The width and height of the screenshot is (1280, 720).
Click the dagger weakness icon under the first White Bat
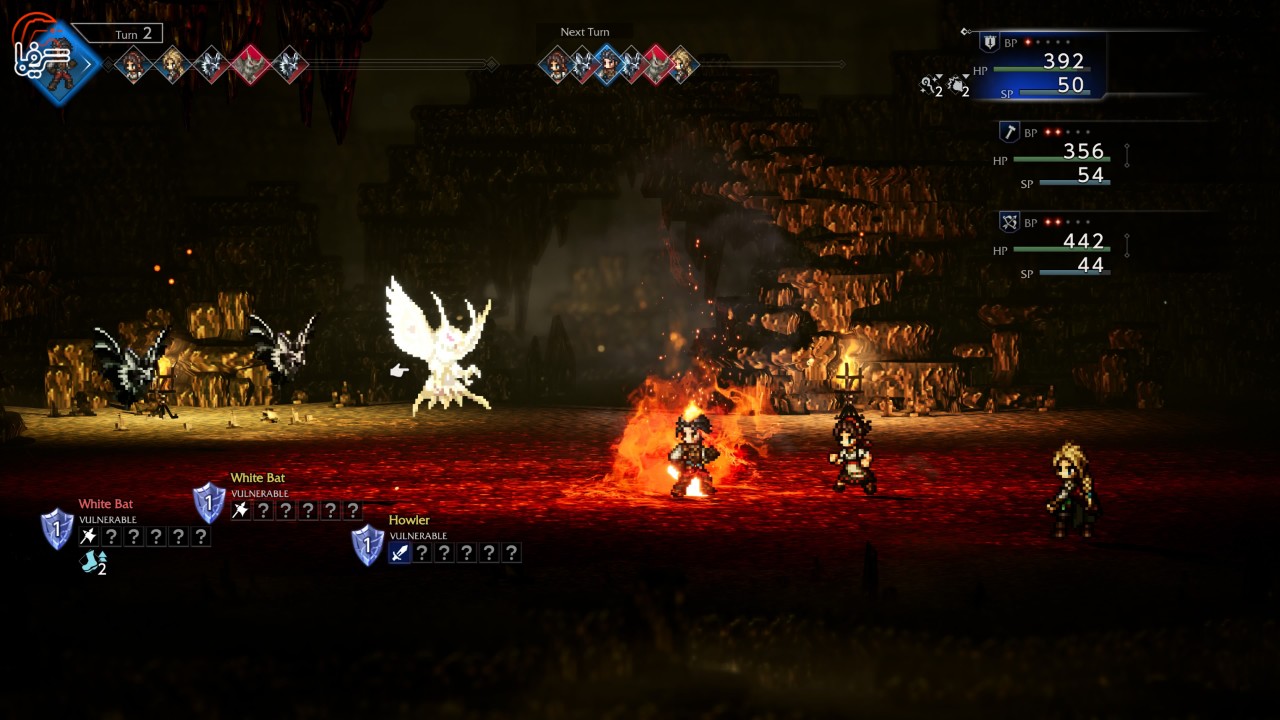tap(87, 535)
